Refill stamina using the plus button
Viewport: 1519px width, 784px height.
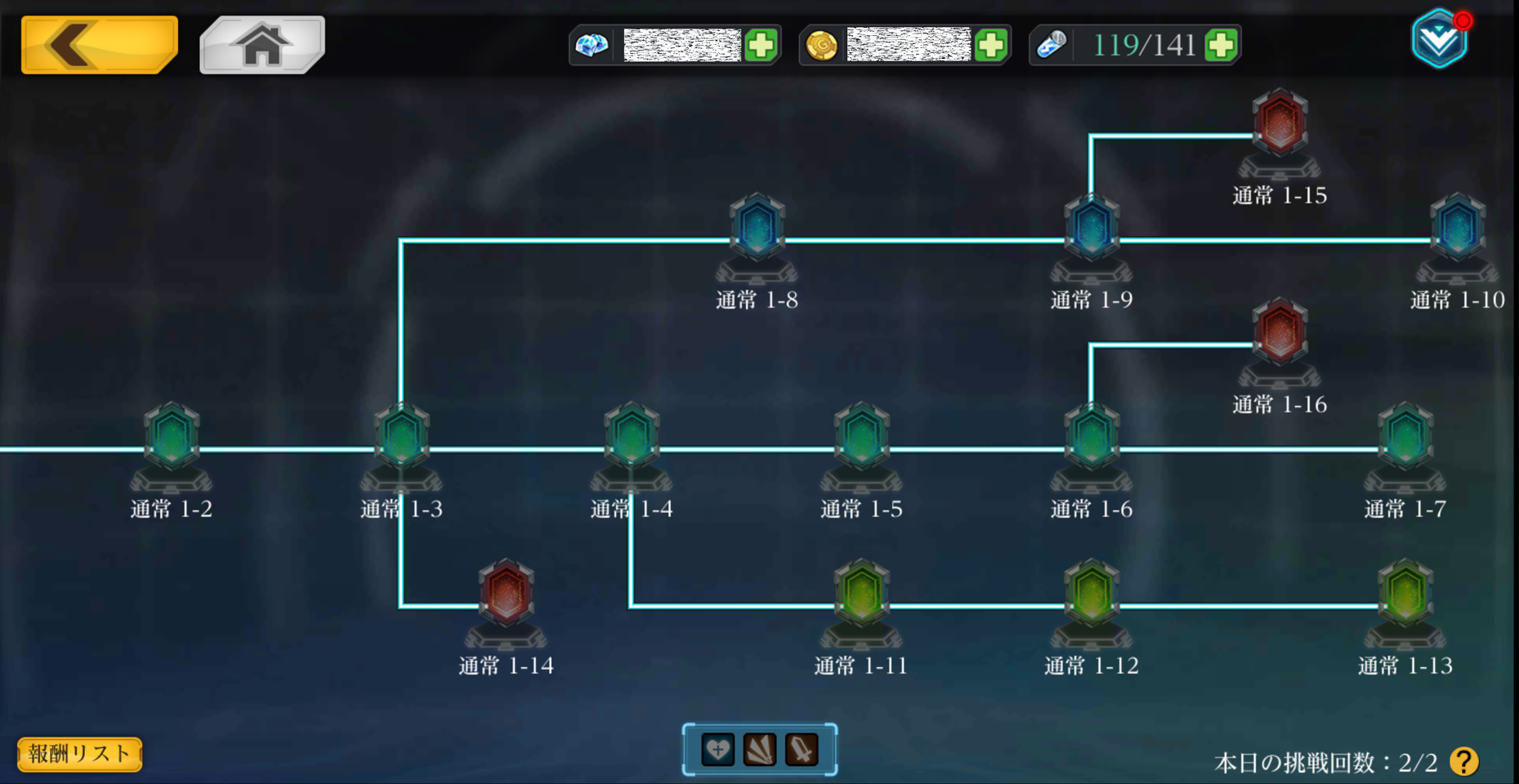1221,45
